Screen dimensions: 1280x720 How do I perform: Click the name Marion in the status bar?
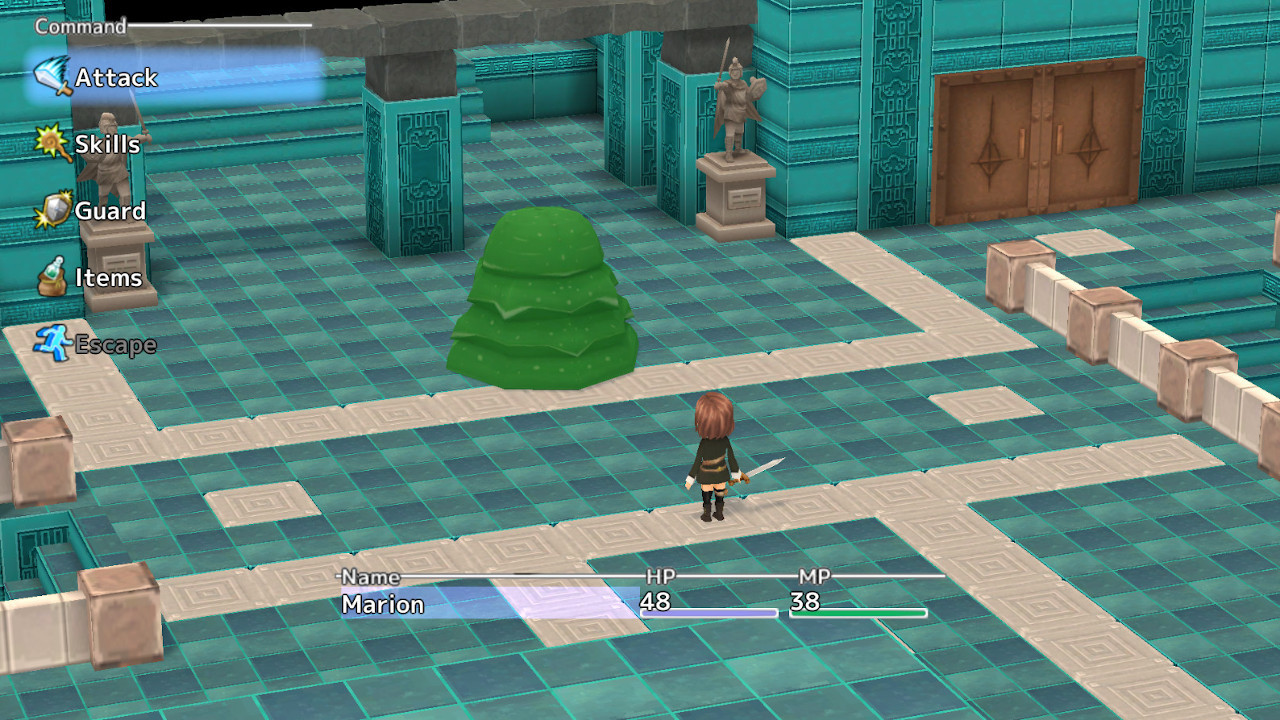point(384,604)
